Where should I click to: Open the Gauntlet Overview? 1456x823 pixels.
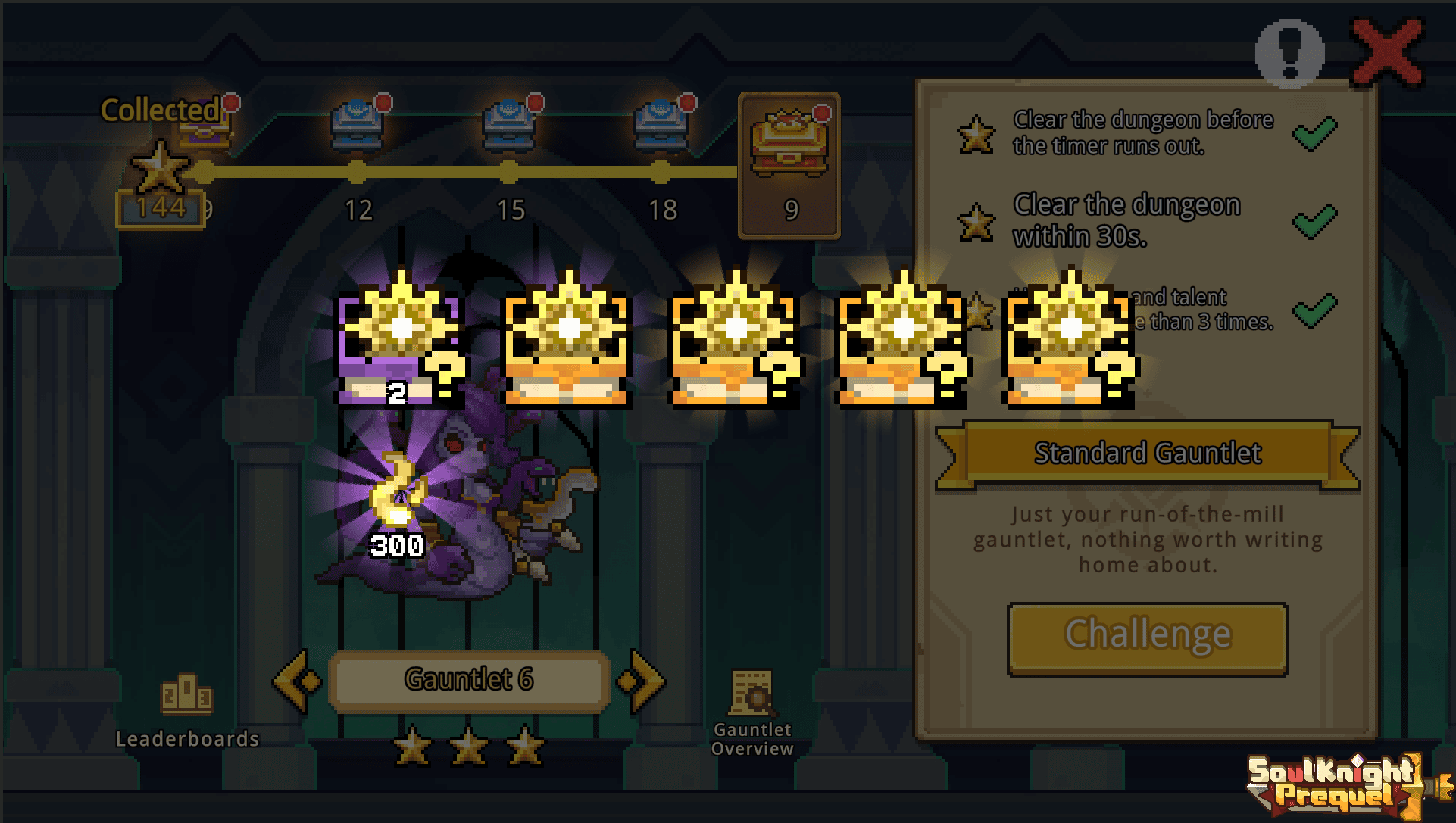click(x=752, y=712)
